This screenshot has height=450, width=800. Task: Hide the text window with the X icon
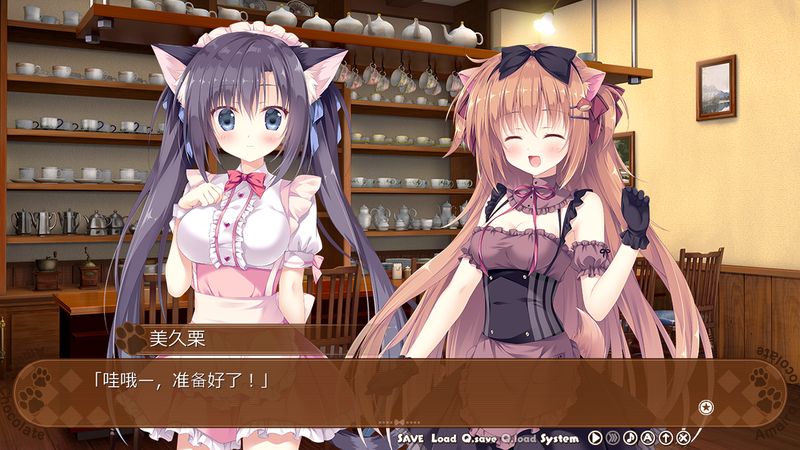[x=683, y=438]
